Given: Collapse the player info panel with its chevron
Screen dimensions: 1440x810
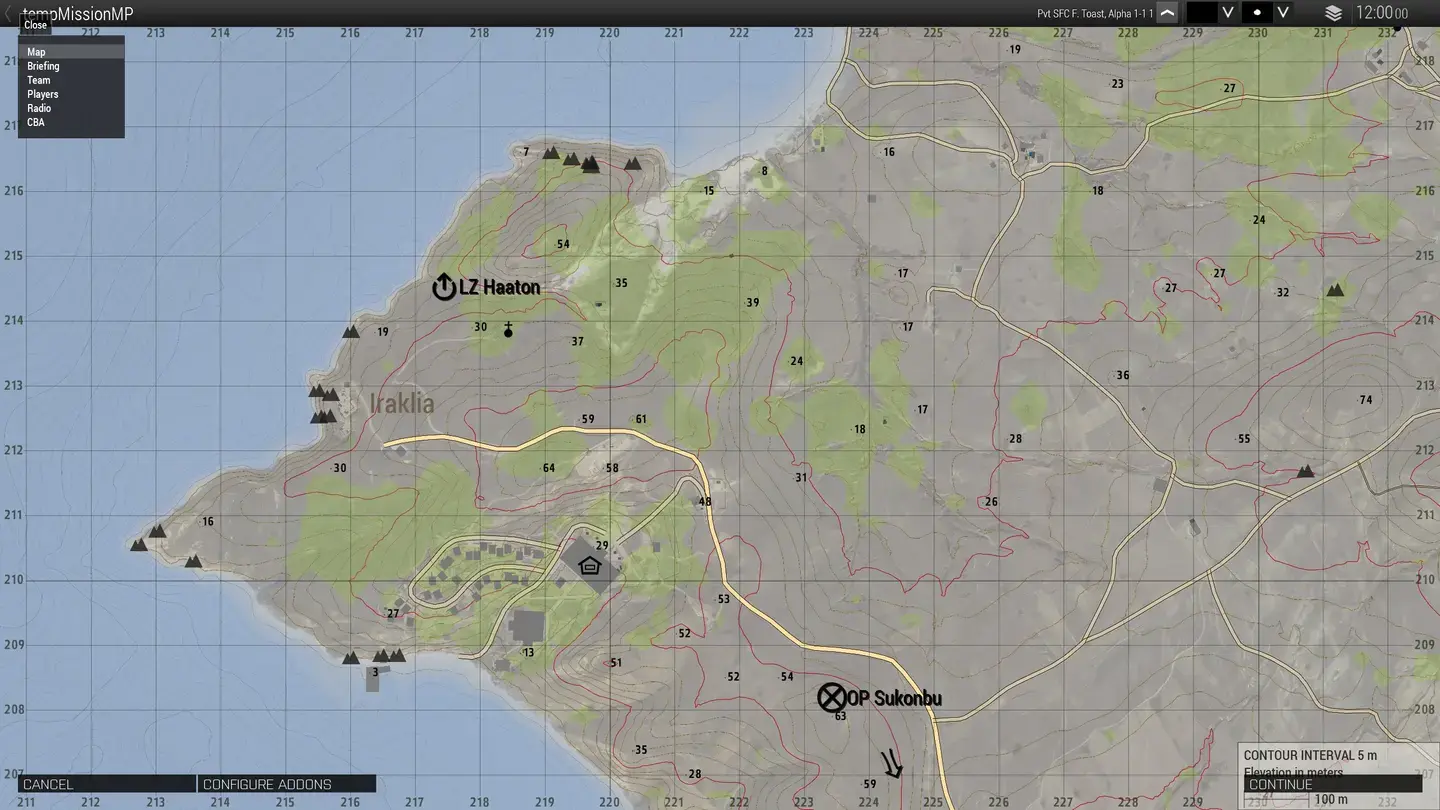Looking at the screenshot, I should point(1166,12).
